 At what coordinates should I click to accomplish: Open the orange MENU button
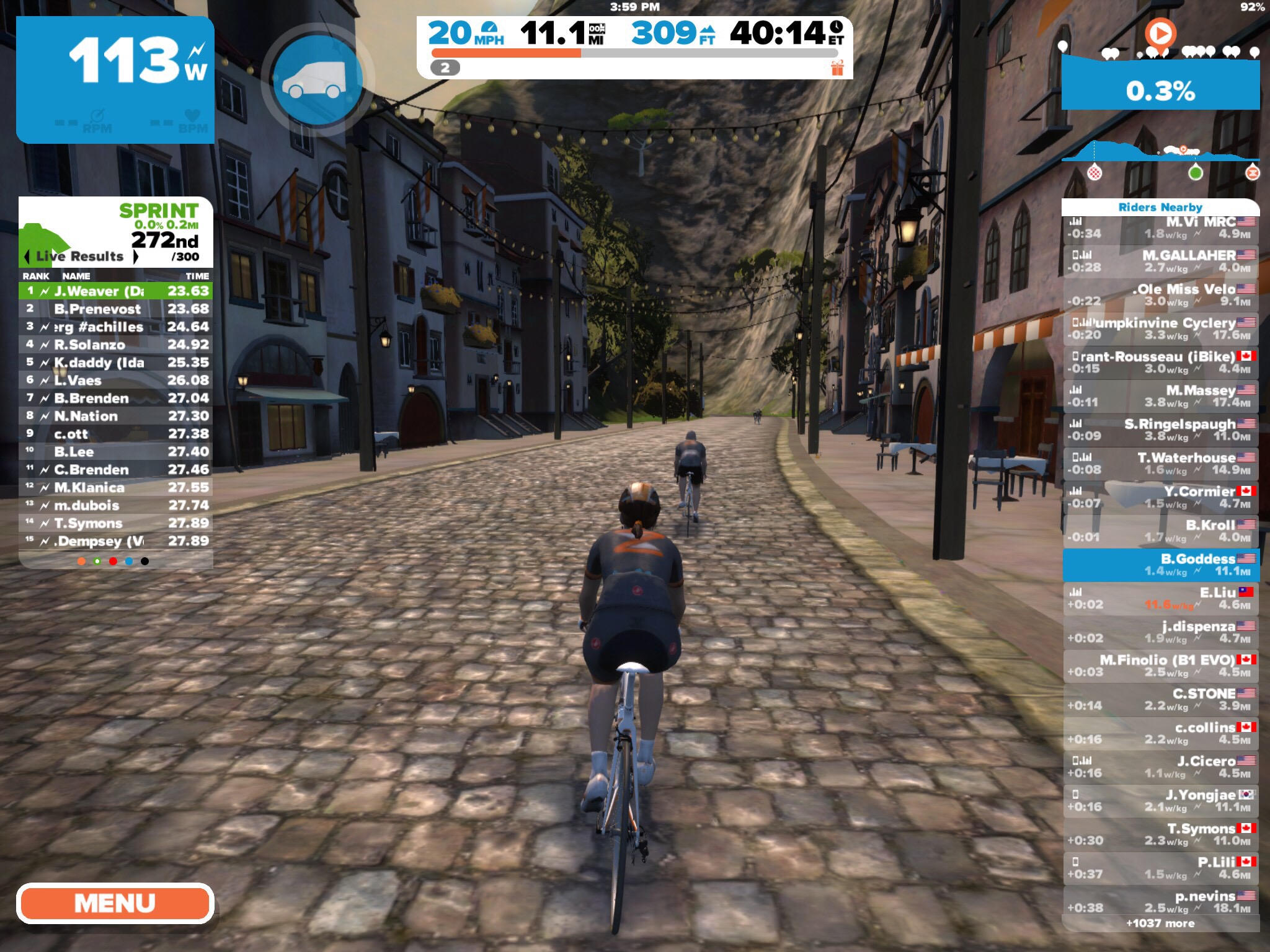(x=115, y=903)
